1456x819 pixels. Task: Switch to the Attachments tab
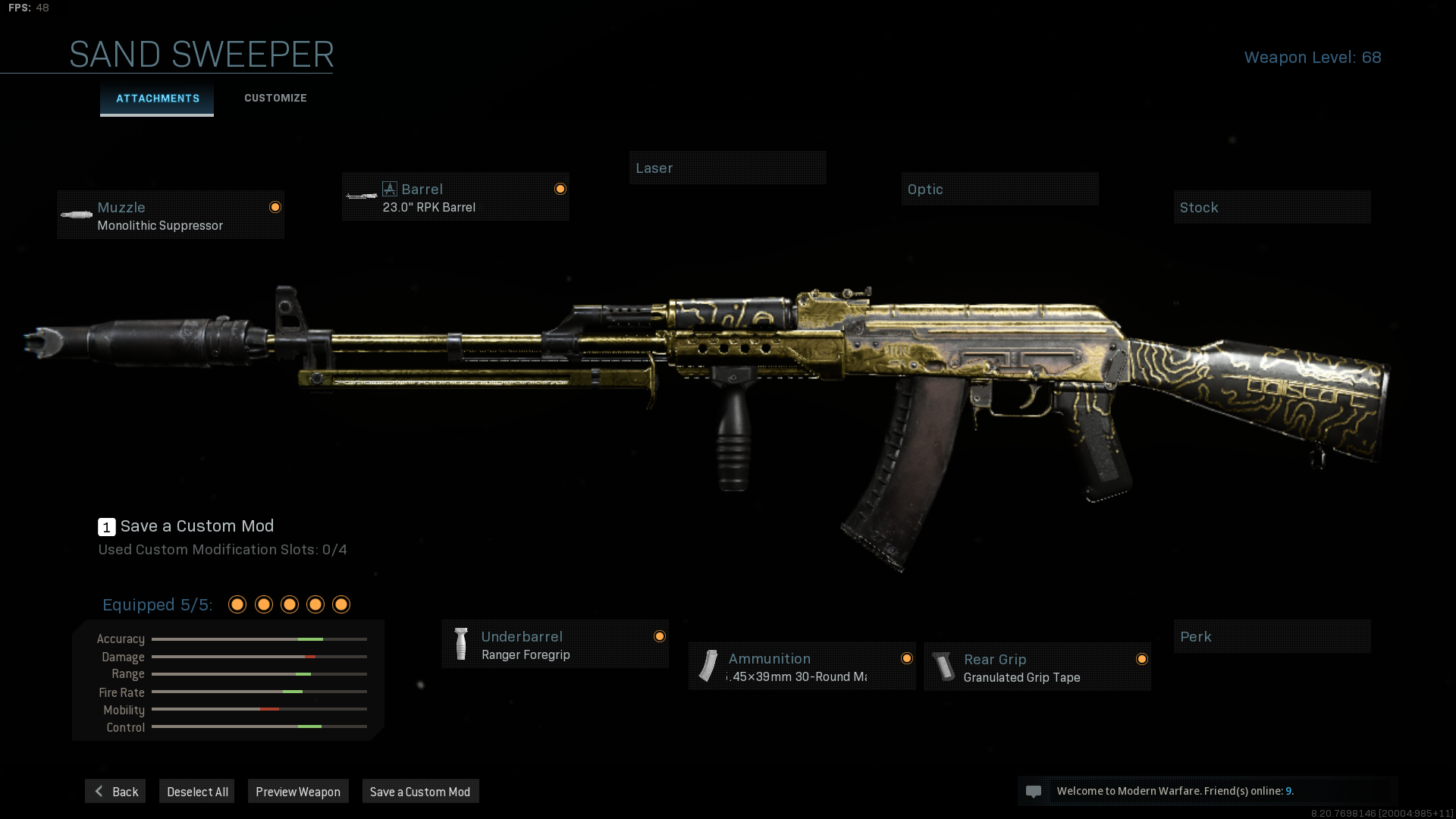(x=157, y=98)
